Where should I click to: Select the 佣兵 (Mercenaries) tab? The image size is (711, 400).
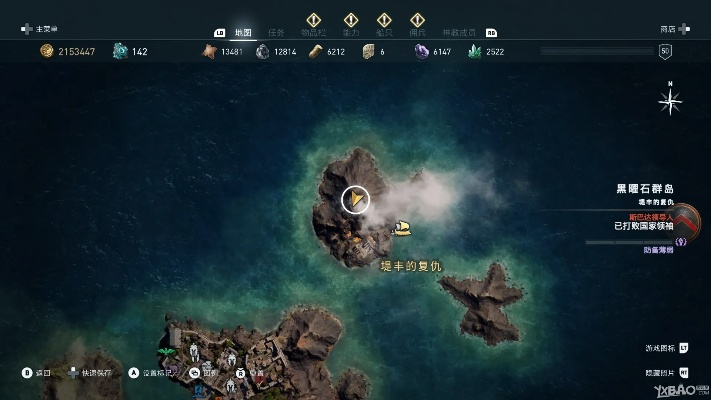[x=417, y=32]
